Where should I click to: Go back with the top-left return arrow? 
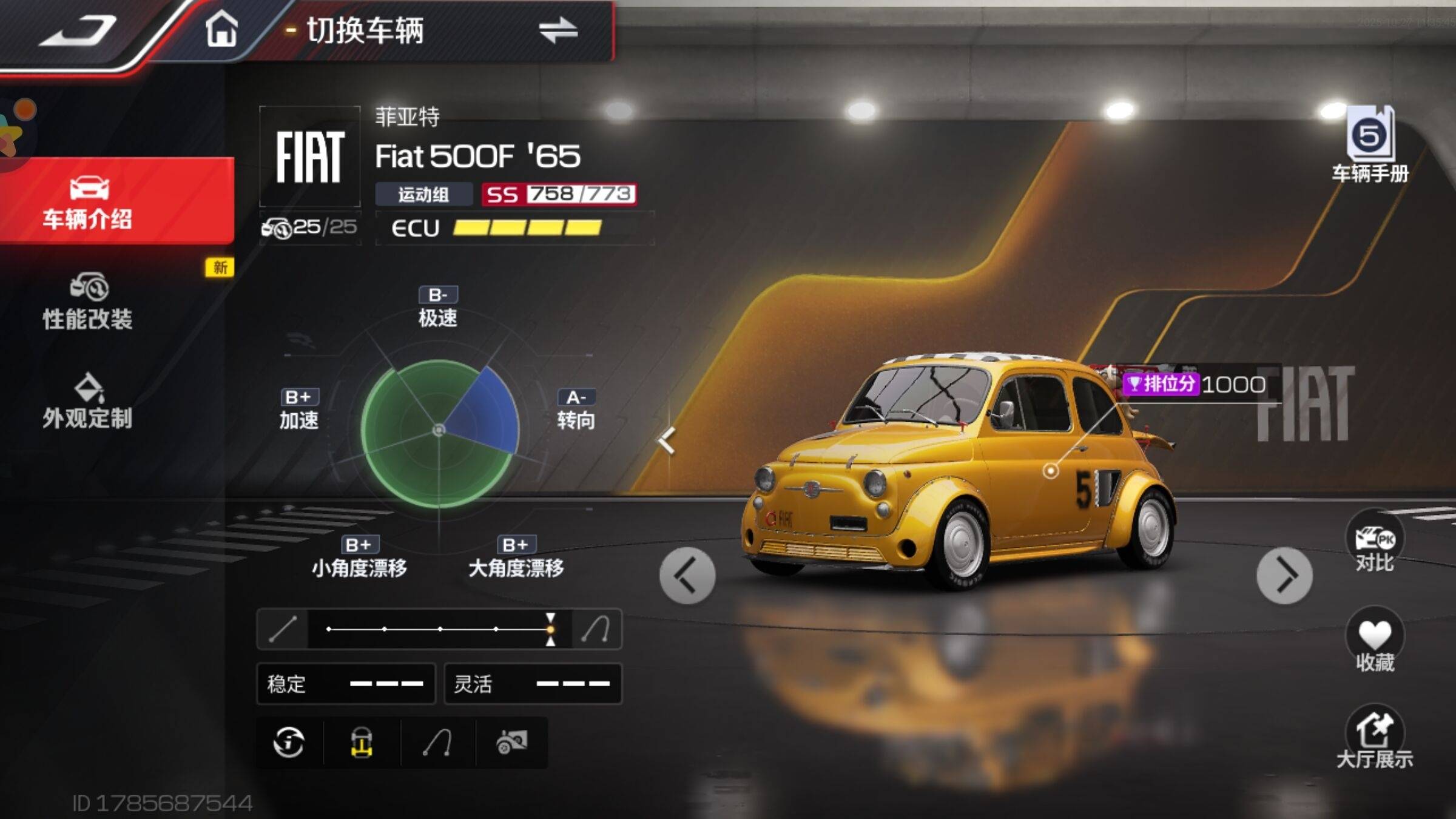click(79, 32)
